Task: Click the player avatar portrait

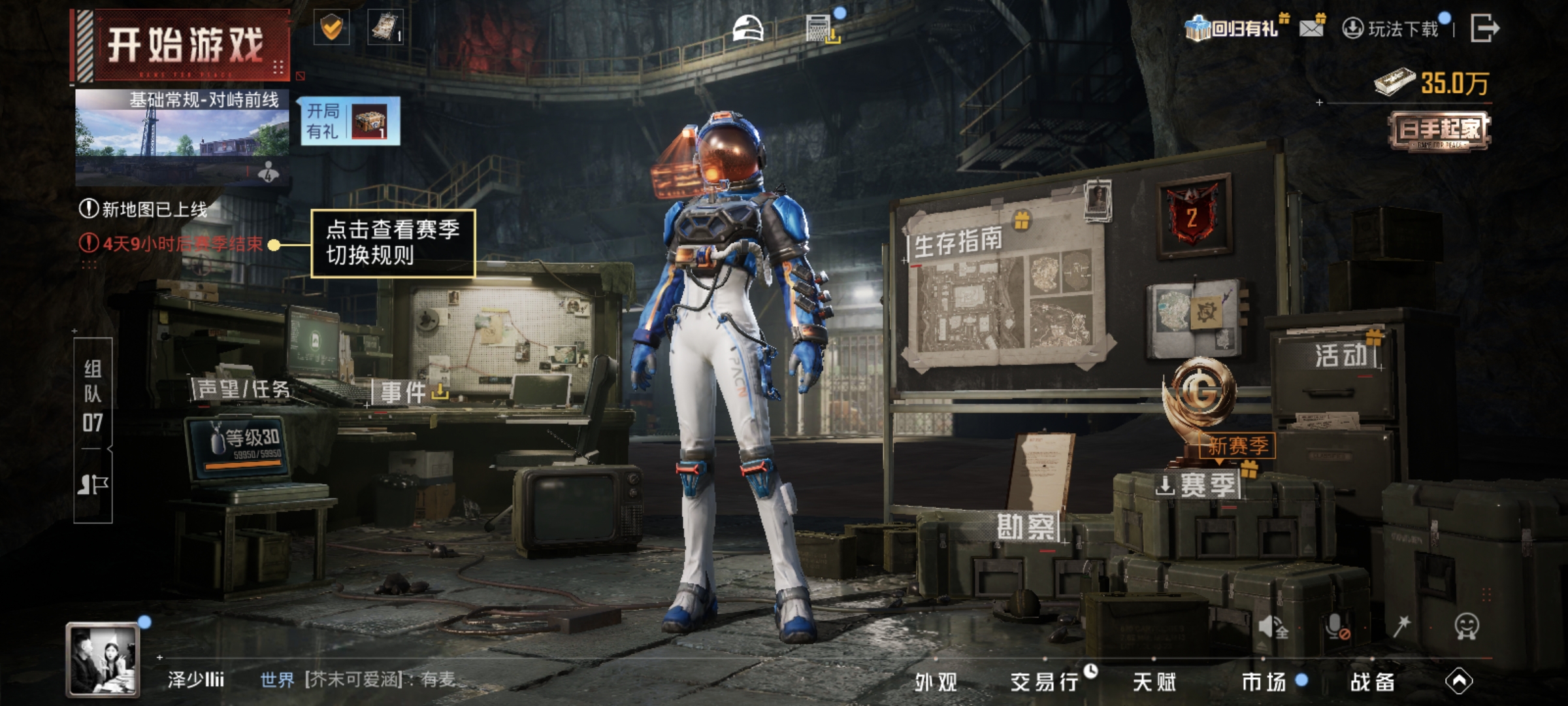Action: click(103, 659)
